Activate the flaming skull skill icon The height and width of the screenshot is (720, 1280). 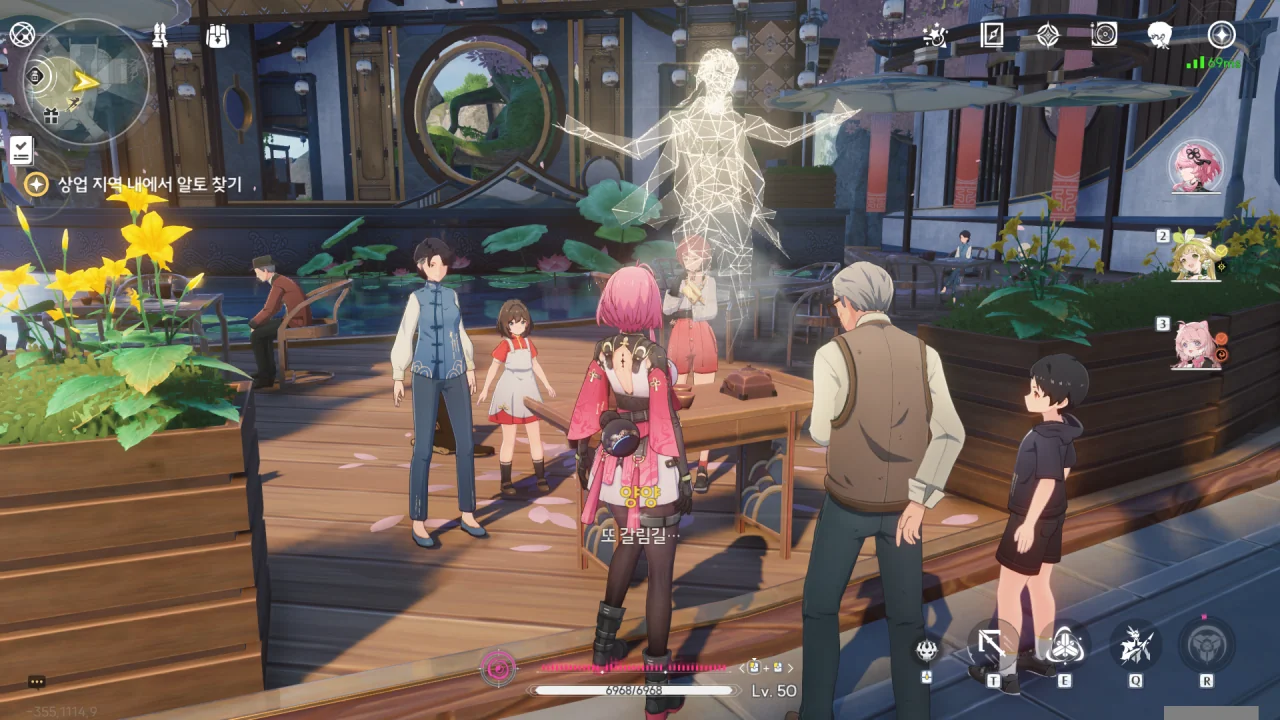point(927,649)
